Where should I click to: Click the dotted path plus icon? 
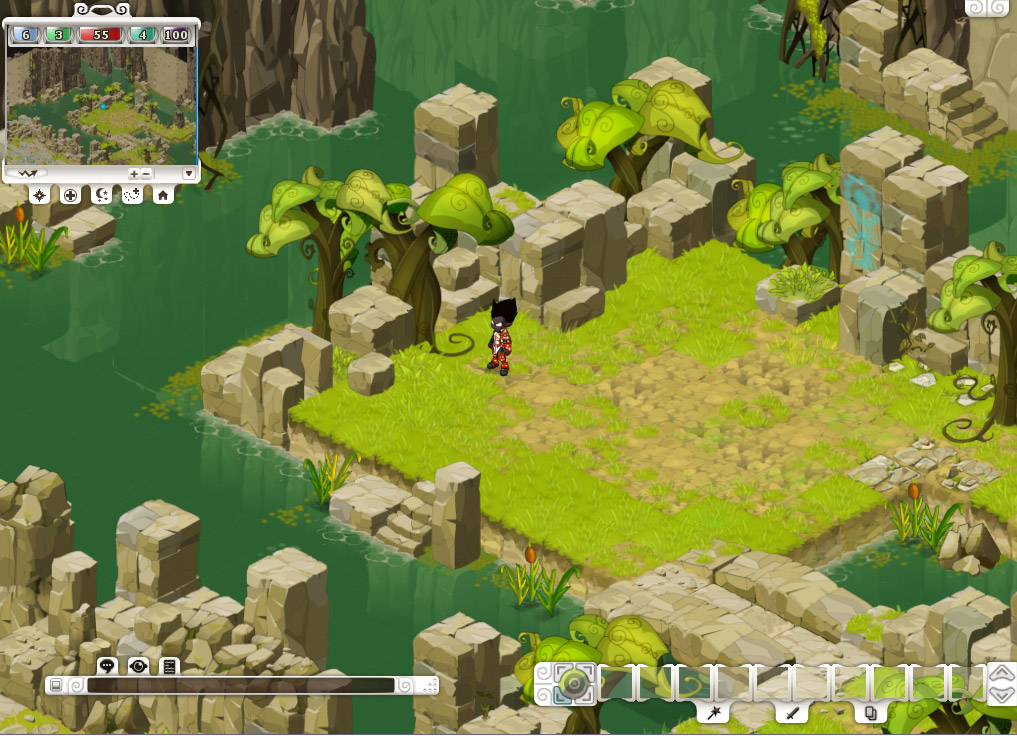point(131,195)
